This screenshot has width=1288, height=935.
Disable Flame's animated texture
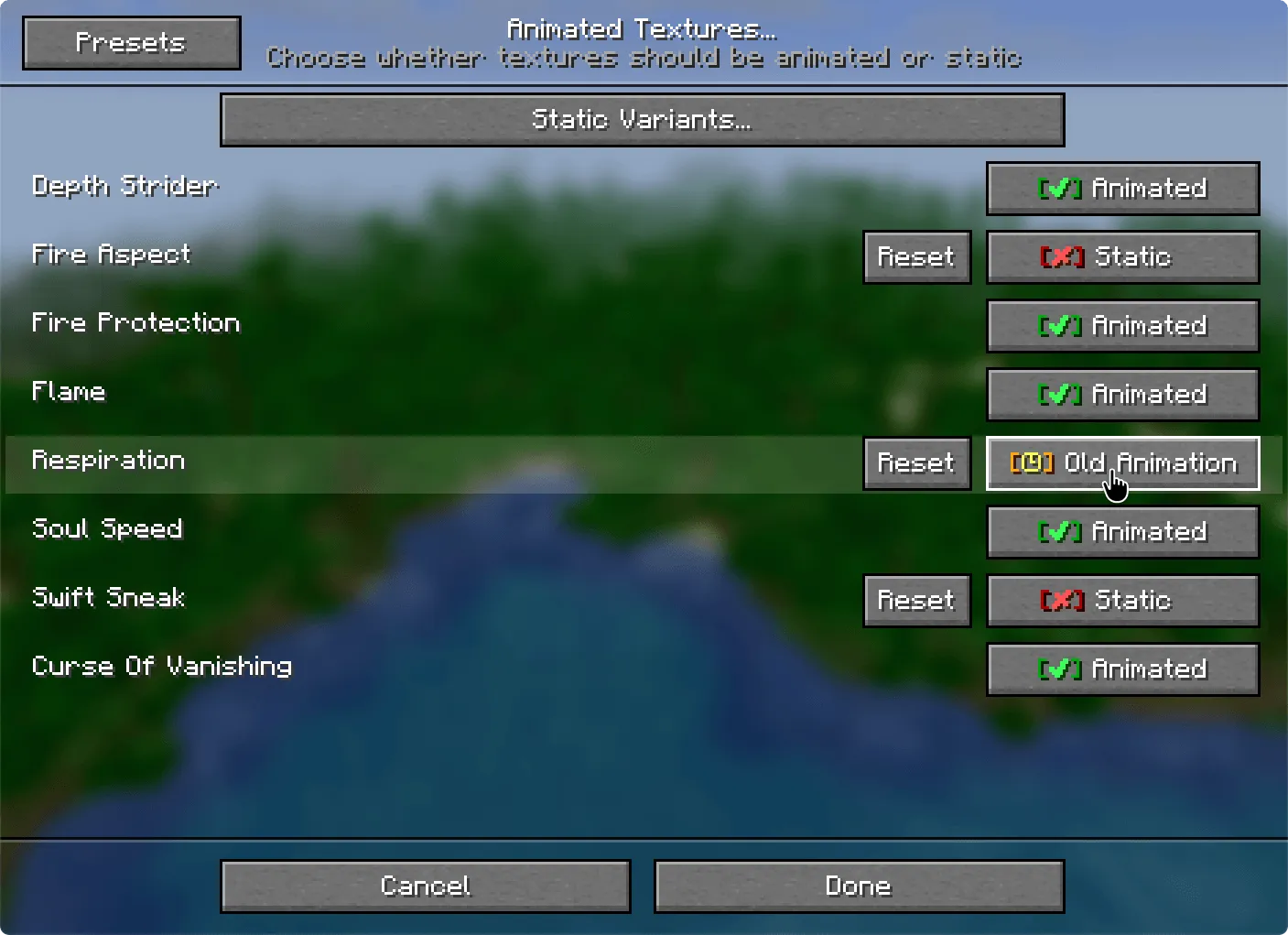(1122, 395)
